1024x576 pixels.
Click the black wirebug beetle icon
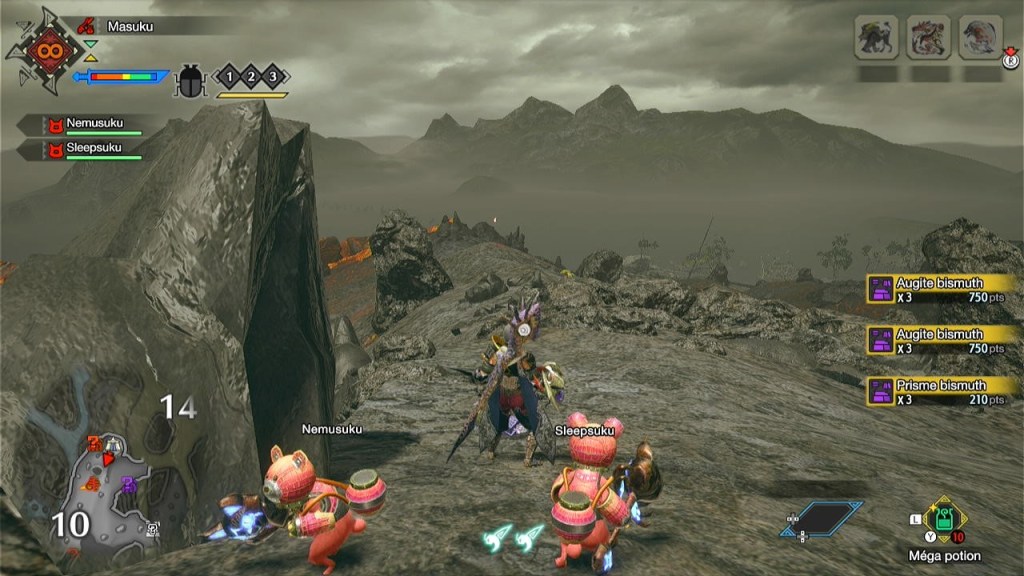click(x=189, y=80)
